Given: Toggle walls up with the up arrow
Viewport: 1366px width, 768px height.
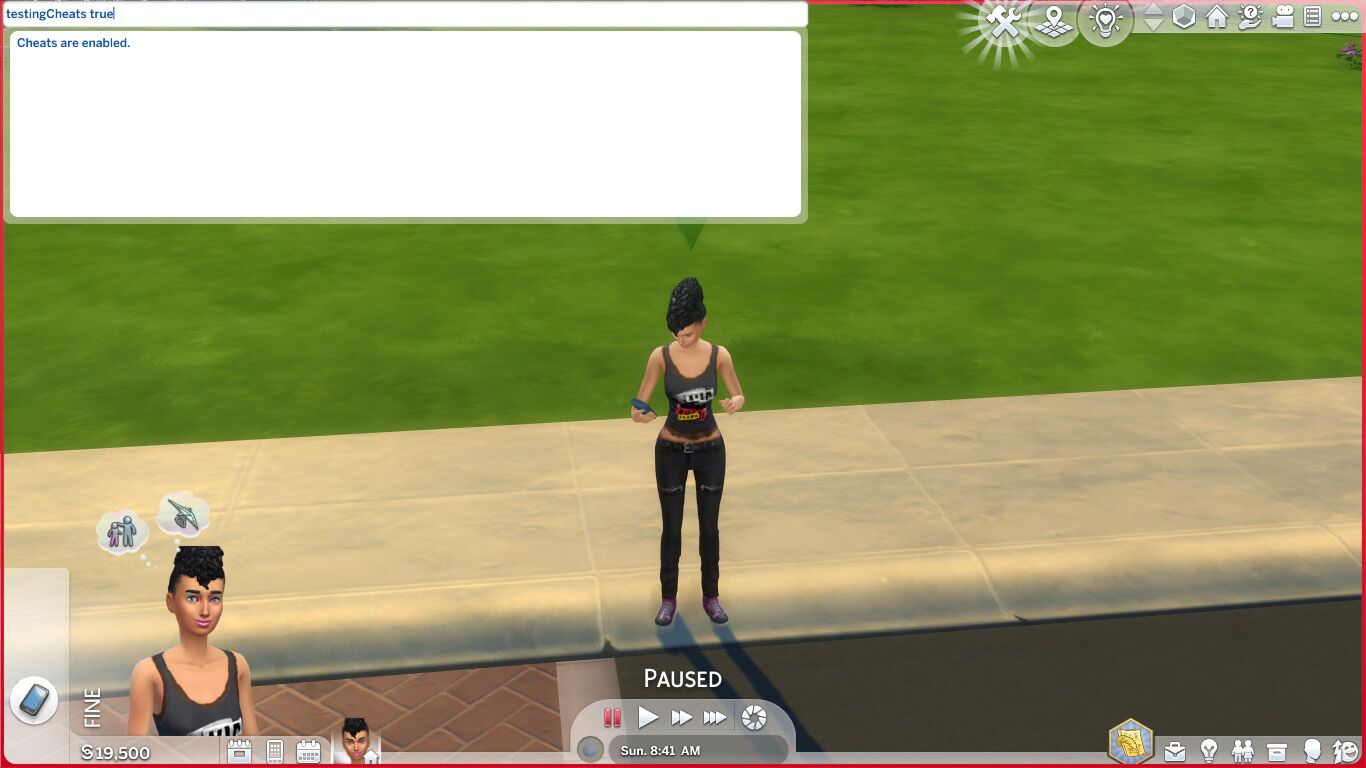Looking at the screenshot, I should pyautogui.click(x=1154, y=8).
